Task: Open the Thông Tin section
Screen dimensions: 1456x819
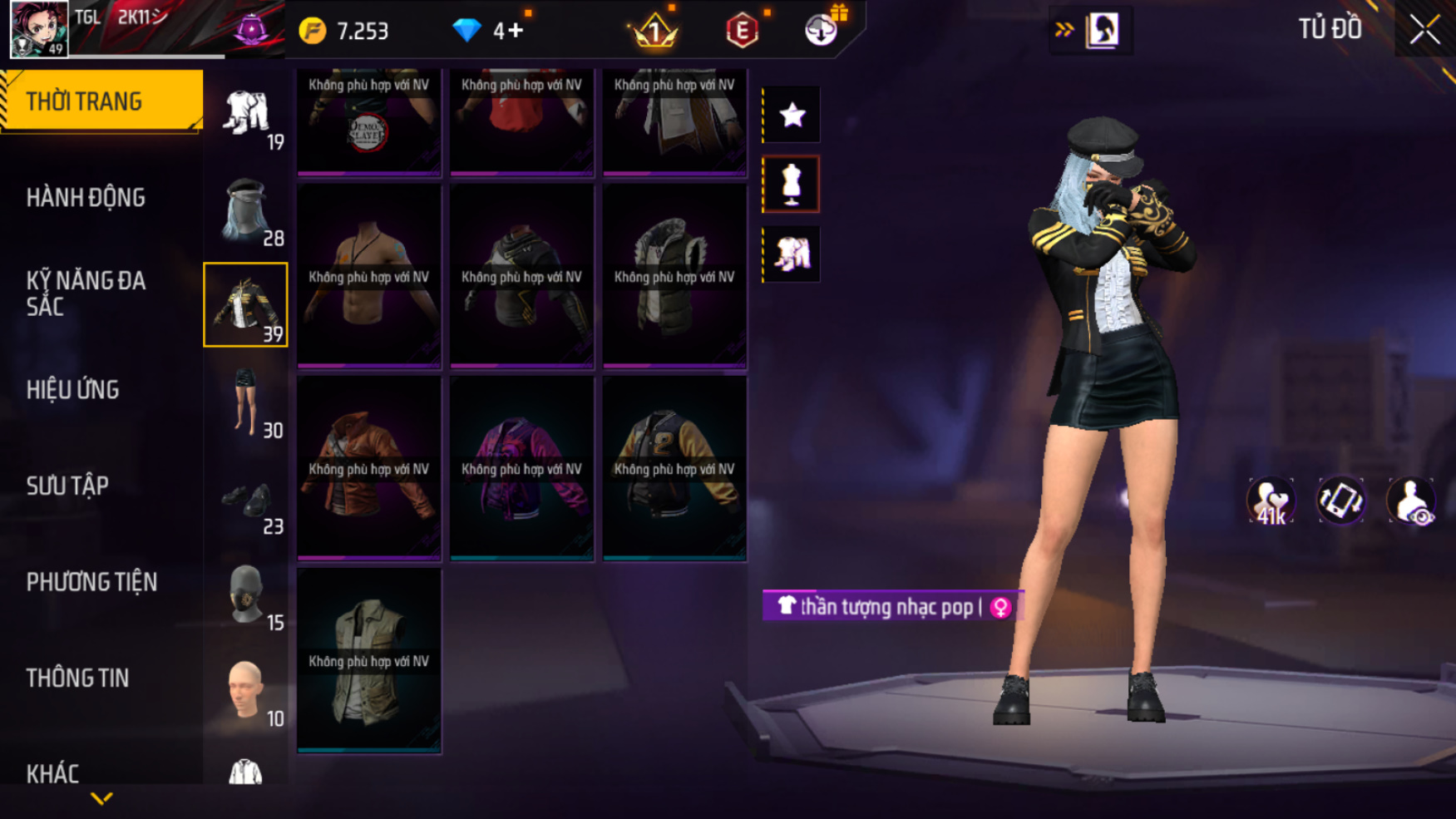Action: [x=77, y=678]
